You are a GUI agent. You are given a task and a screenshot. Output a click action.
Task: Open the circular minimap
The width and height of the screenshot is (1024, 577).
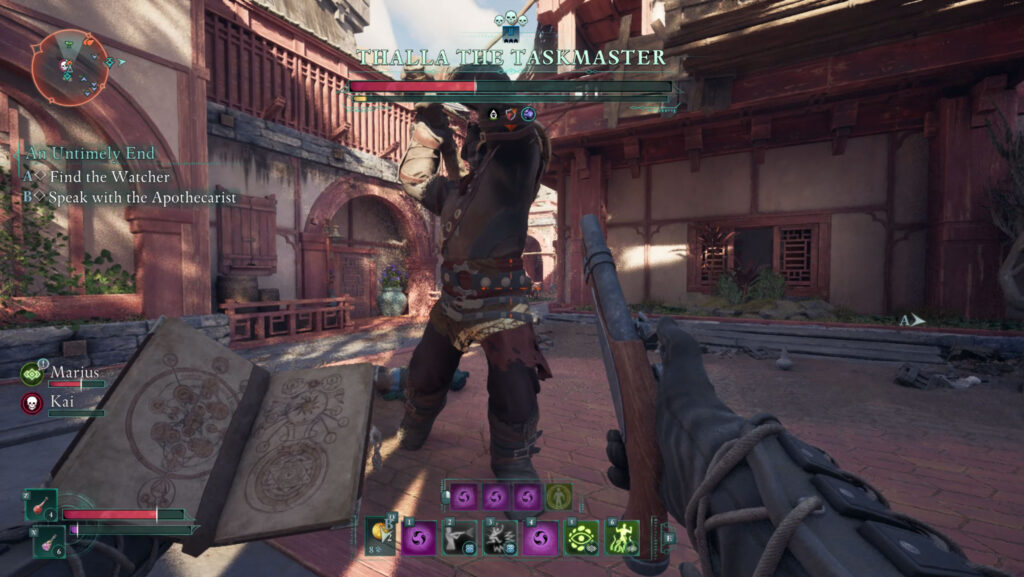pos(69,68)
